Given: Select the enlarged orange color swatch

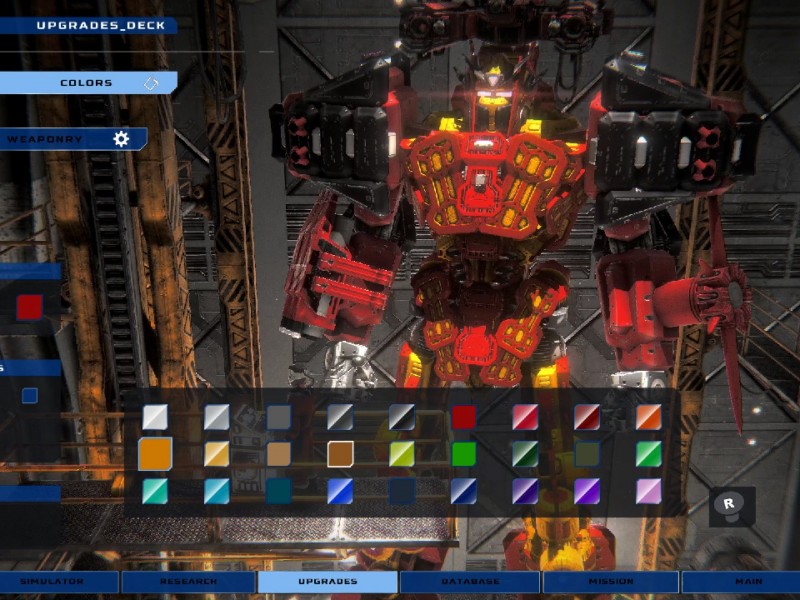Looking at the screenshot, I should [155, 454].
